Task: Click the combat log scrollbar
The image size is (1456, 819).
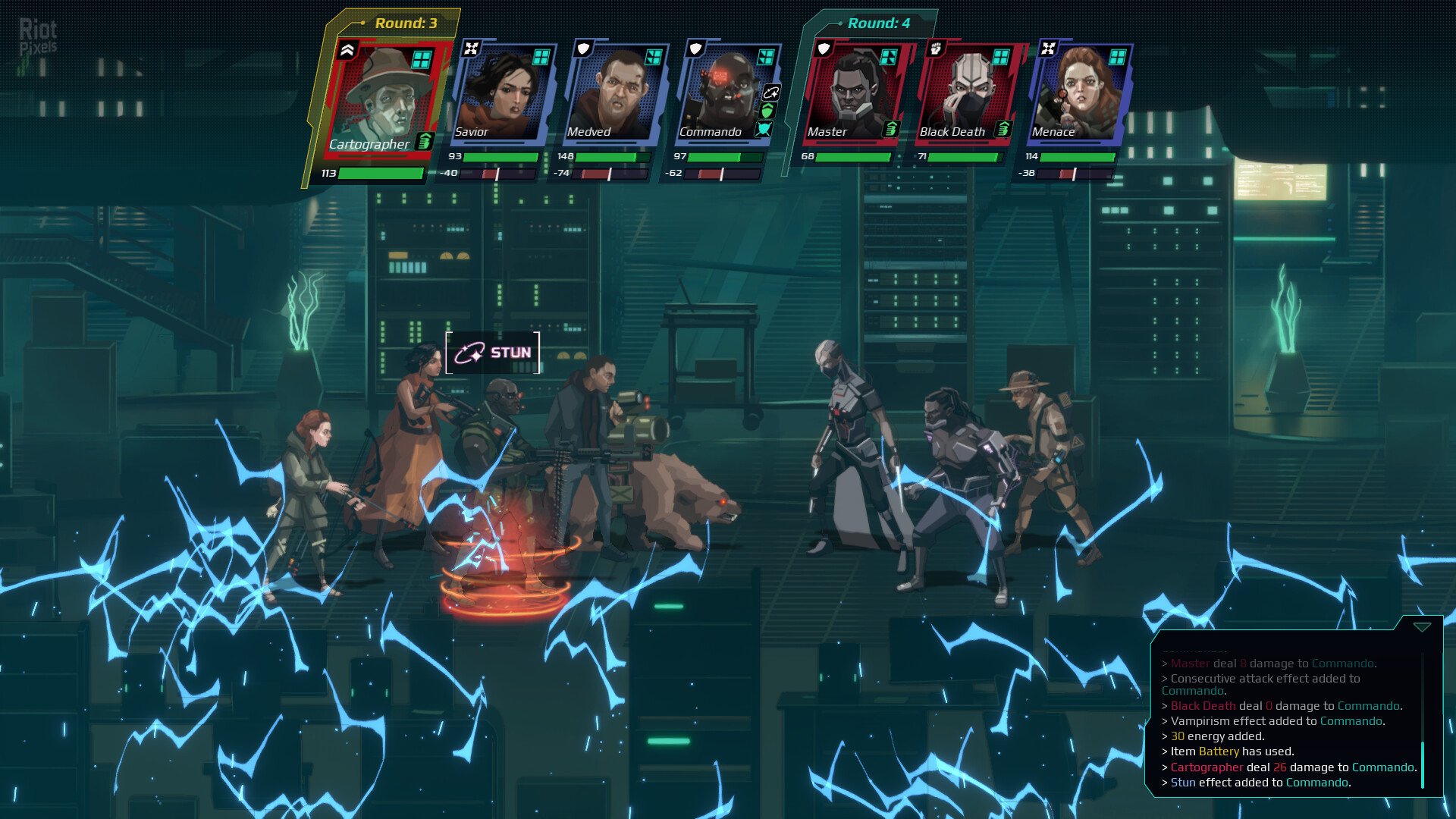Action: pyautogui.click(x=1423, y=764)
